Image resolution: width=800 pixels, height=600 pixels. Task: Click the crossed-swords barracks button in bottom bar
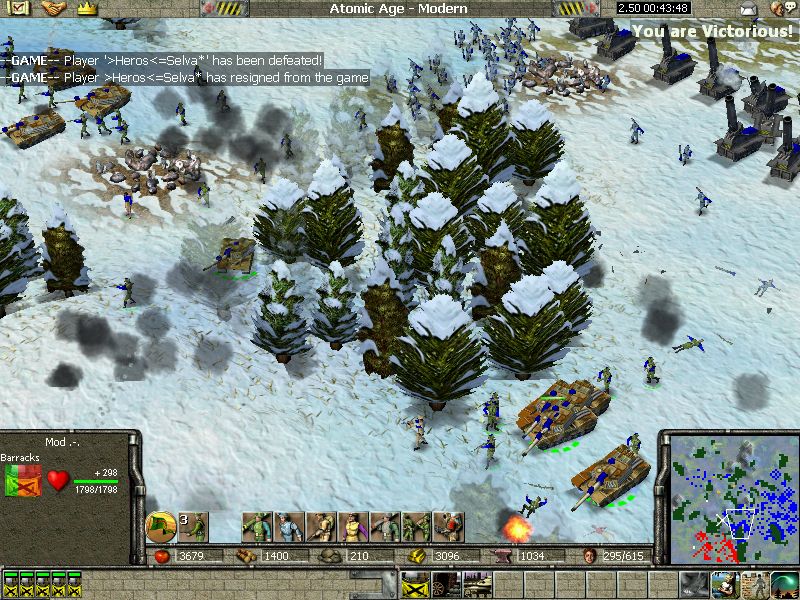(x=415, y=584)
